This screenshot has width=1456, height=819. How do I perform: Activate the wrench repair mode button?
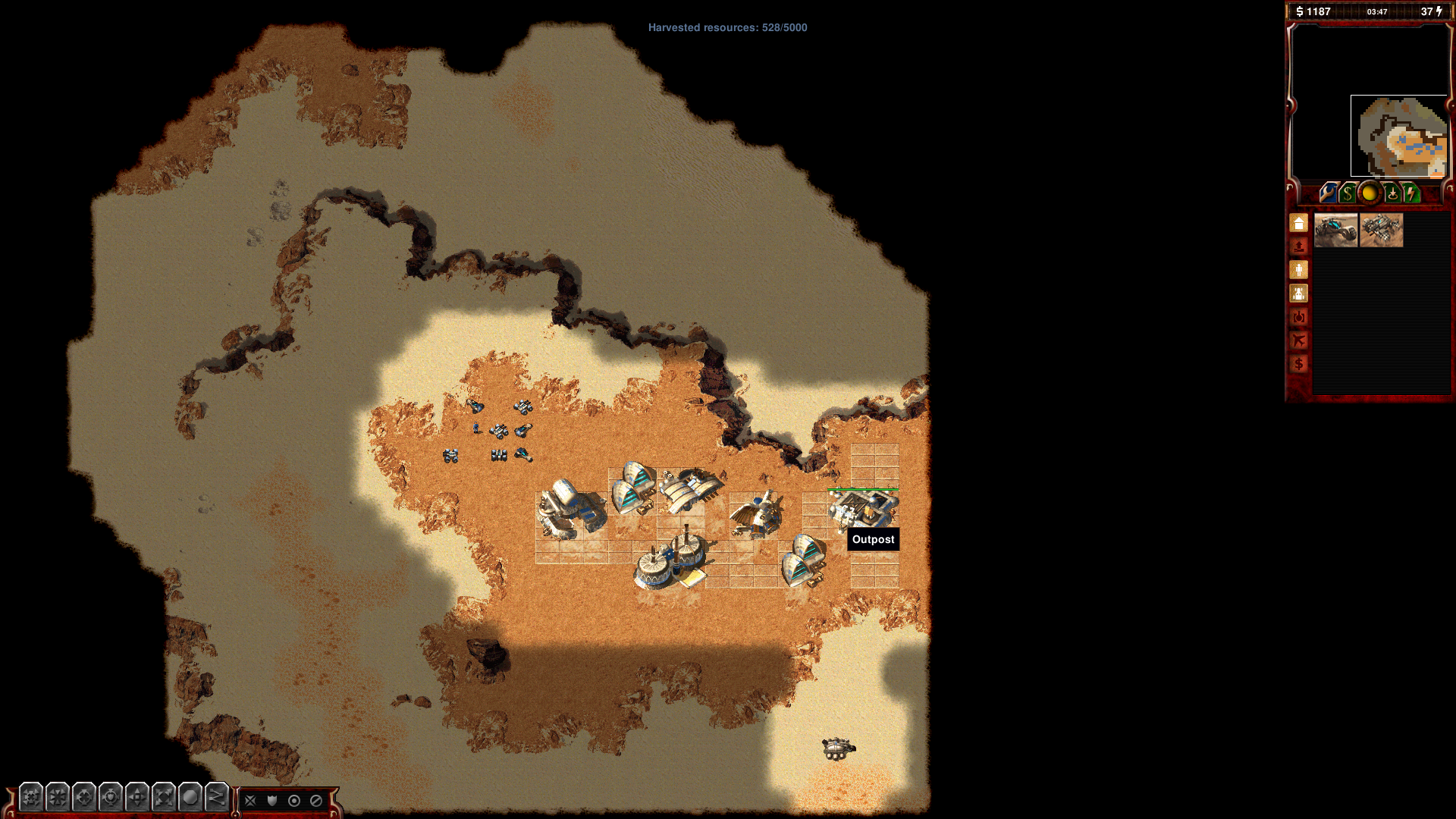[x=1327, y=193]
